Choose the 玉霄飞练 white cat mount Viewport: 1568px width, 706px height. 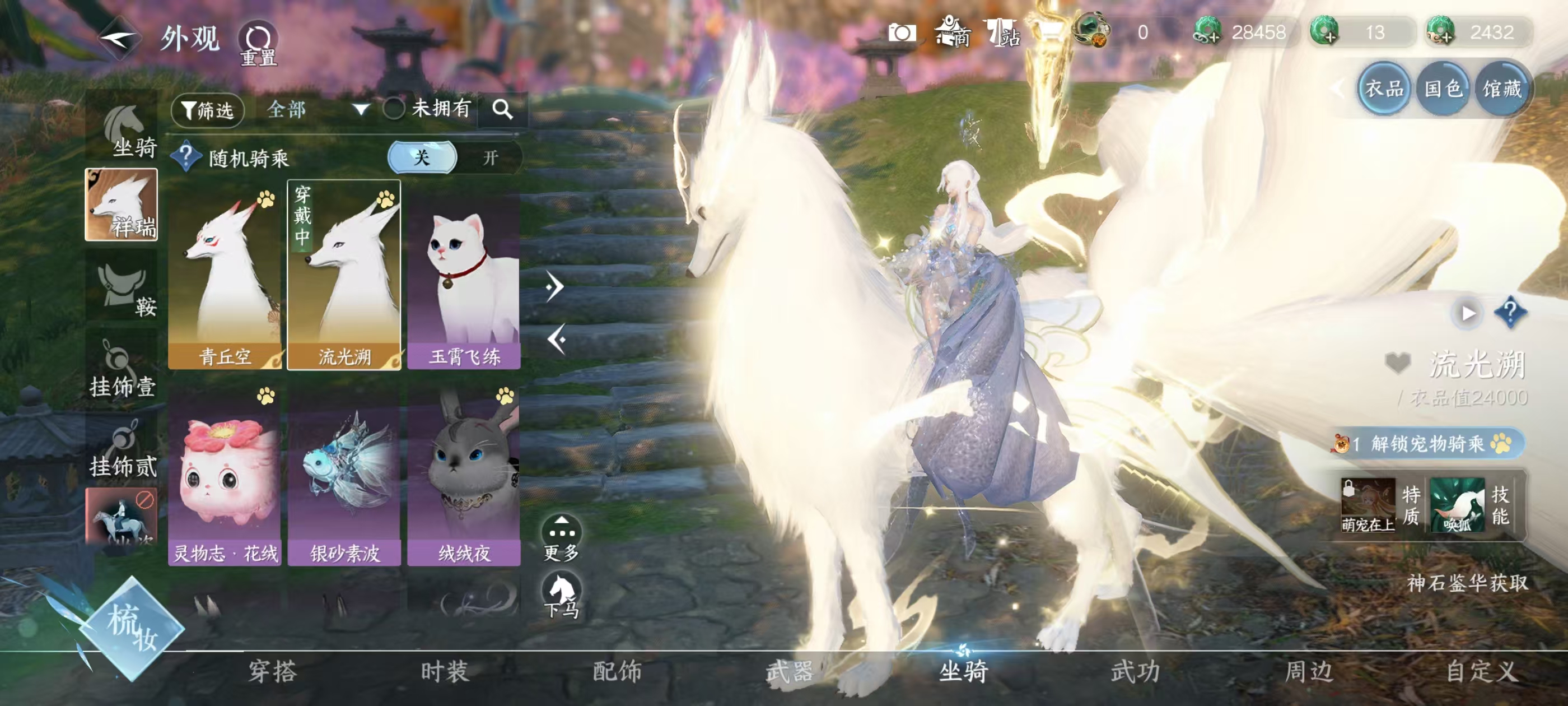[464, 274]
